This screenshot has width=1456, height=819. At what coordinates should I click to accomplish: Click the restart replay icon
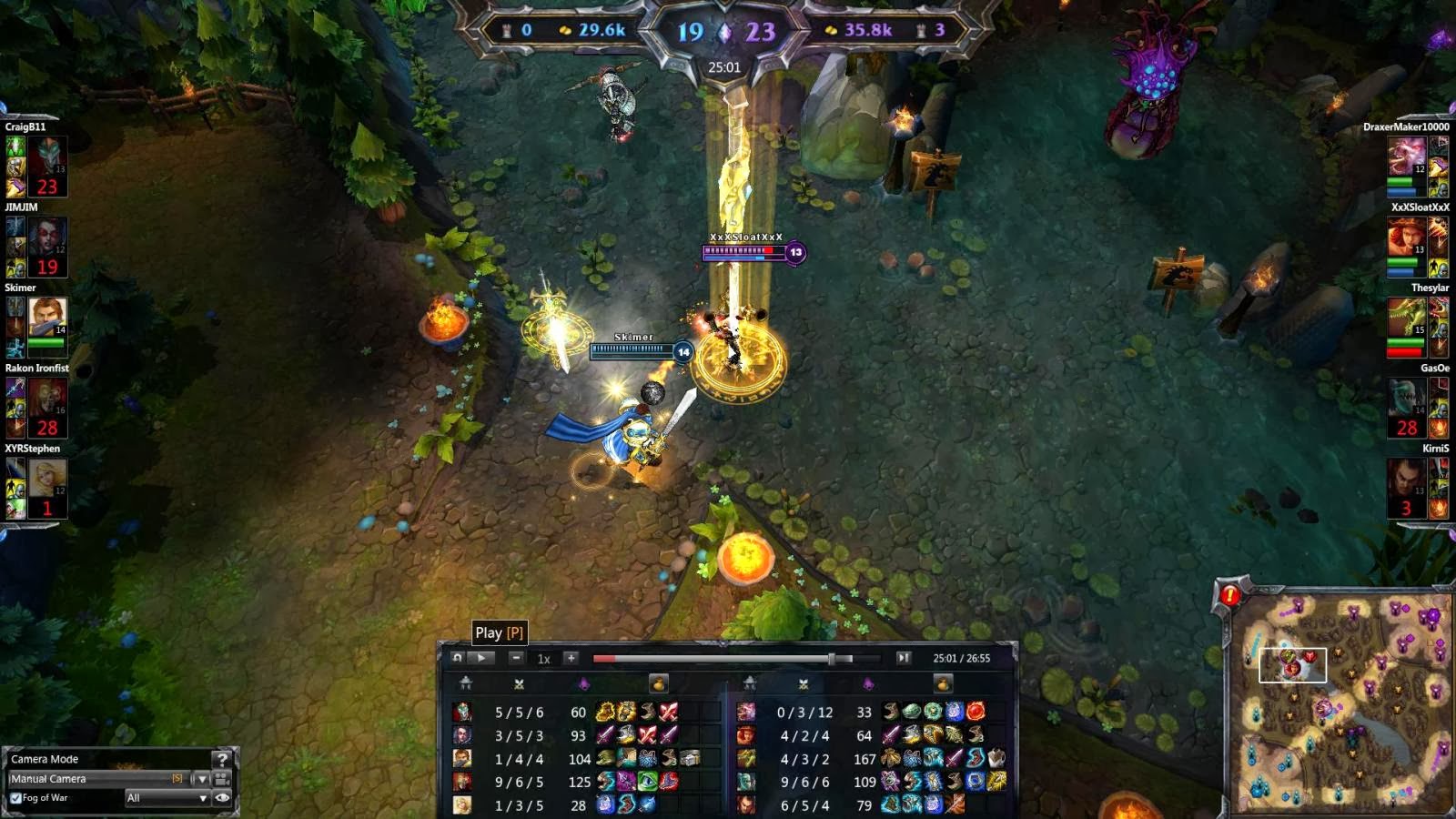pyautogui.click(x=456, y=656)
